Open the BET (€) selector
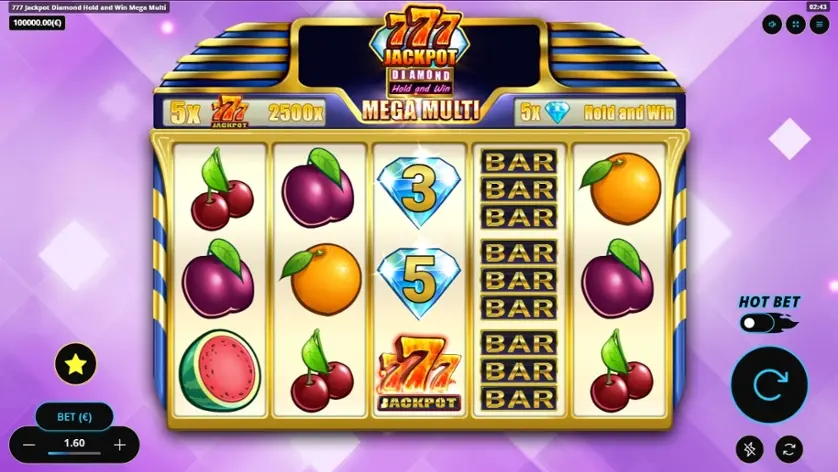Screen dimensions: 838x472 [x=74, y=415]
